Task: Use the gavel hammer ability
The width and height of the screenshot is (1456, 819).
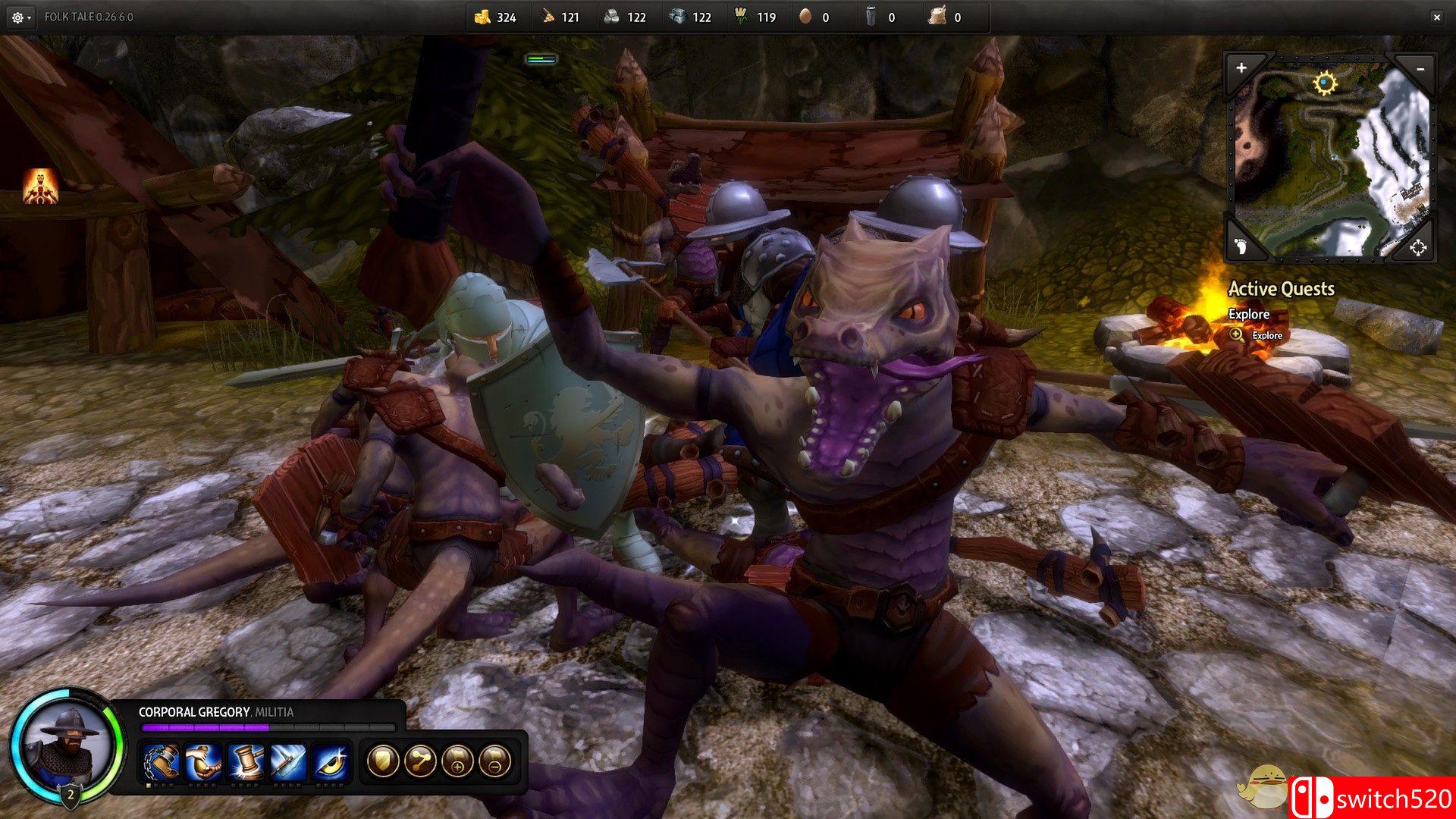Action: pos(246,761)
